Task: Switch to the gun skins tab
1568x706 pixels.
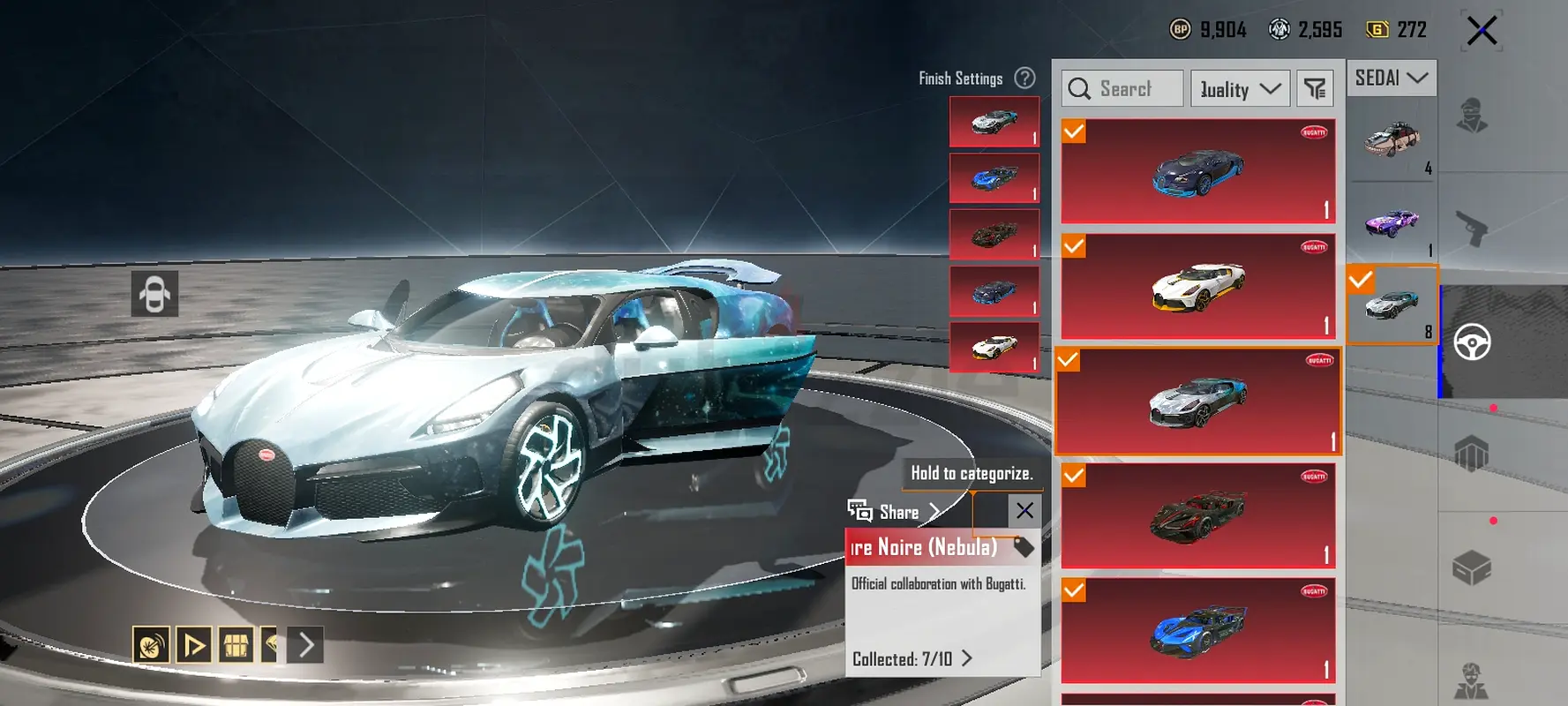Action: point(1472,229)
